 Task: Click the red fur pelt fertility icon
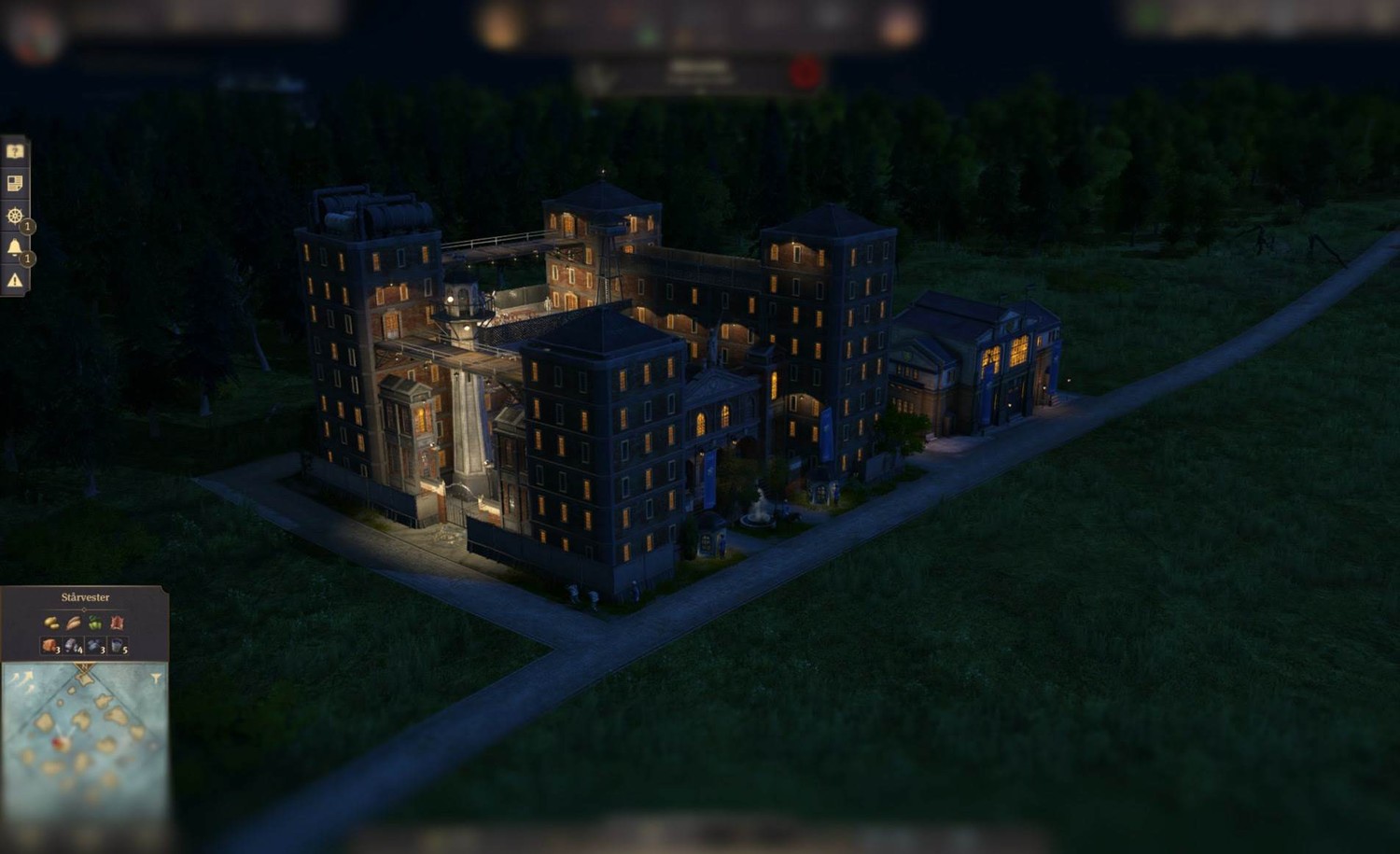[118, 623]
